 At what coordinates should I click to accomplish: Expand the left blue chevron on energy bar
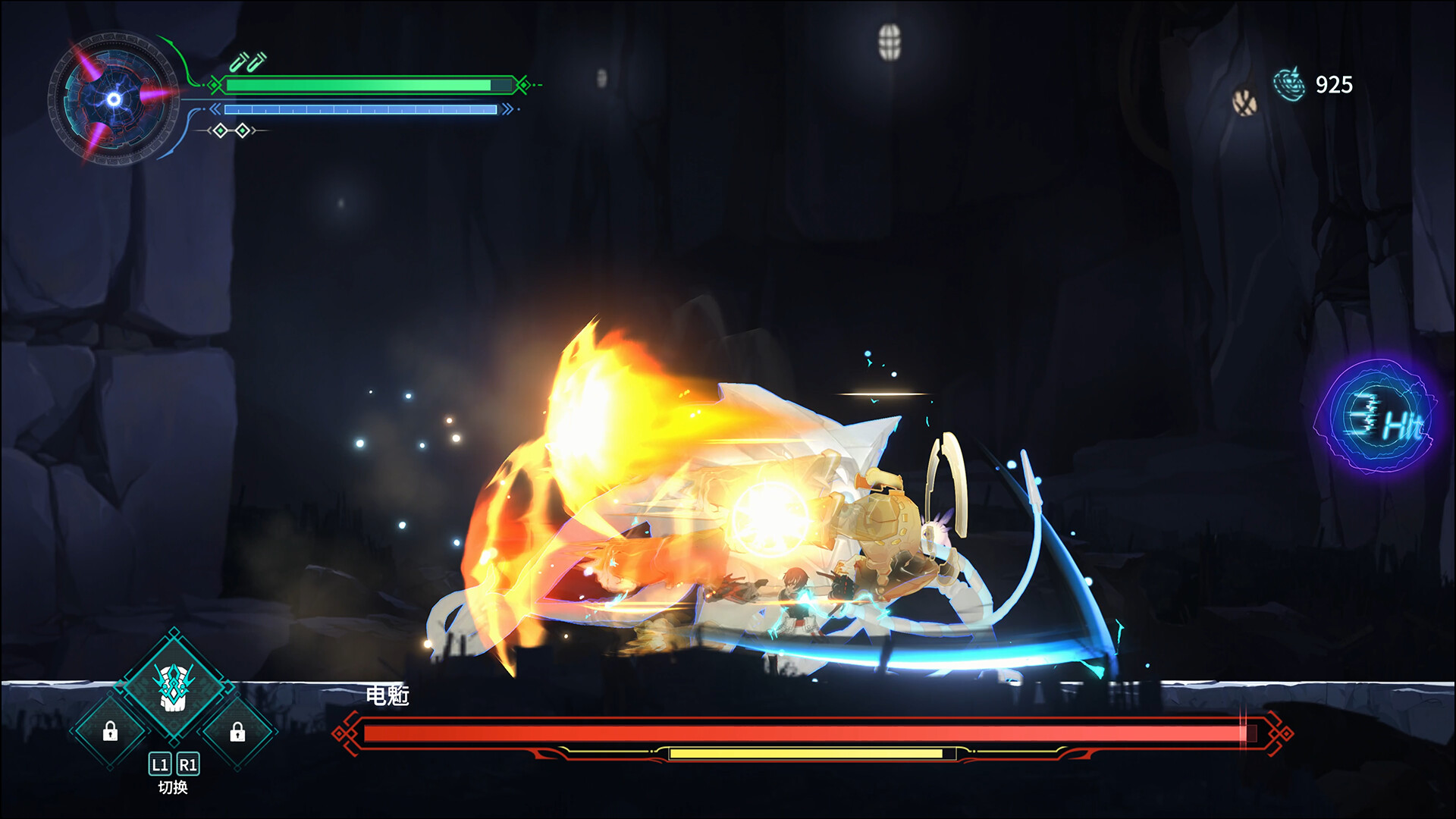point(215,109)
